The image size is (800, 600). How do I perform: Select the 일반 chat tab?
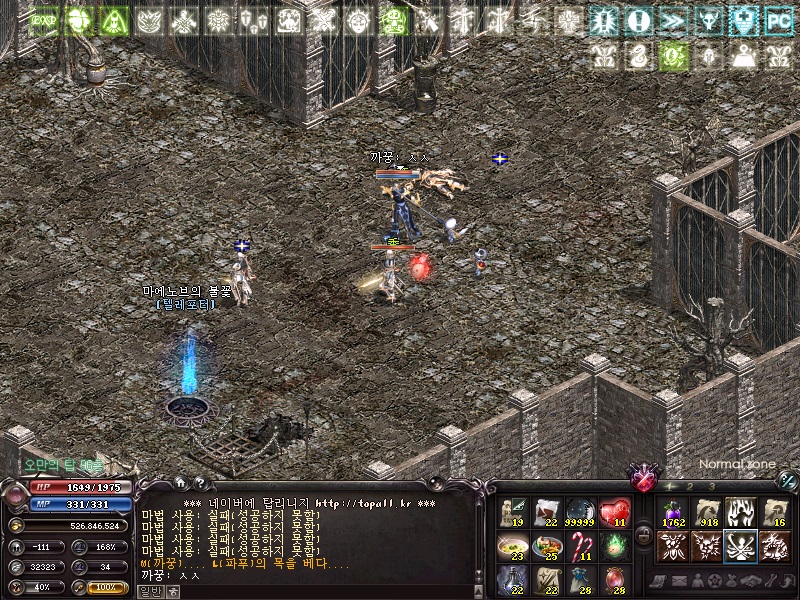150,591
